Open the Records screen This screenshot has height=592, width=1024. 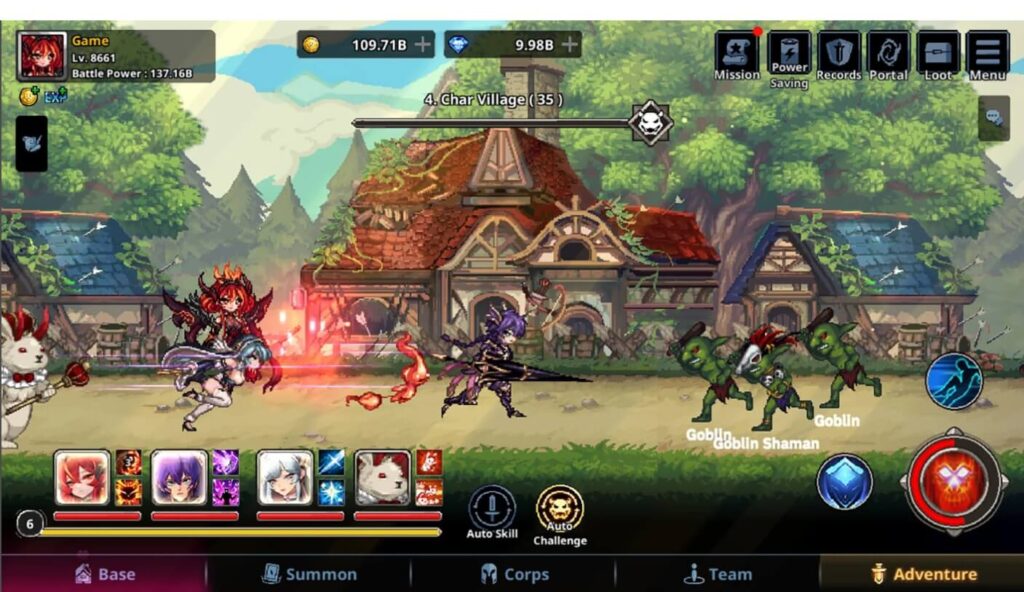tap(839, 54)
